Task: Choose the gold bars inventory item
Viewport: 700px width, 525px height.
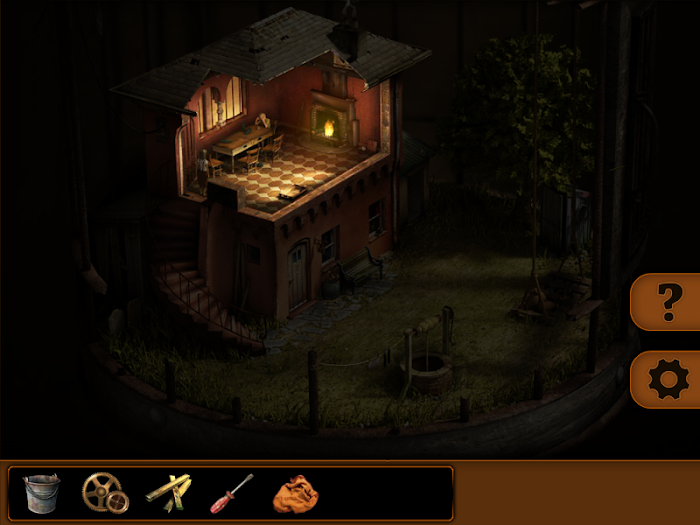Action: (167, 491)
